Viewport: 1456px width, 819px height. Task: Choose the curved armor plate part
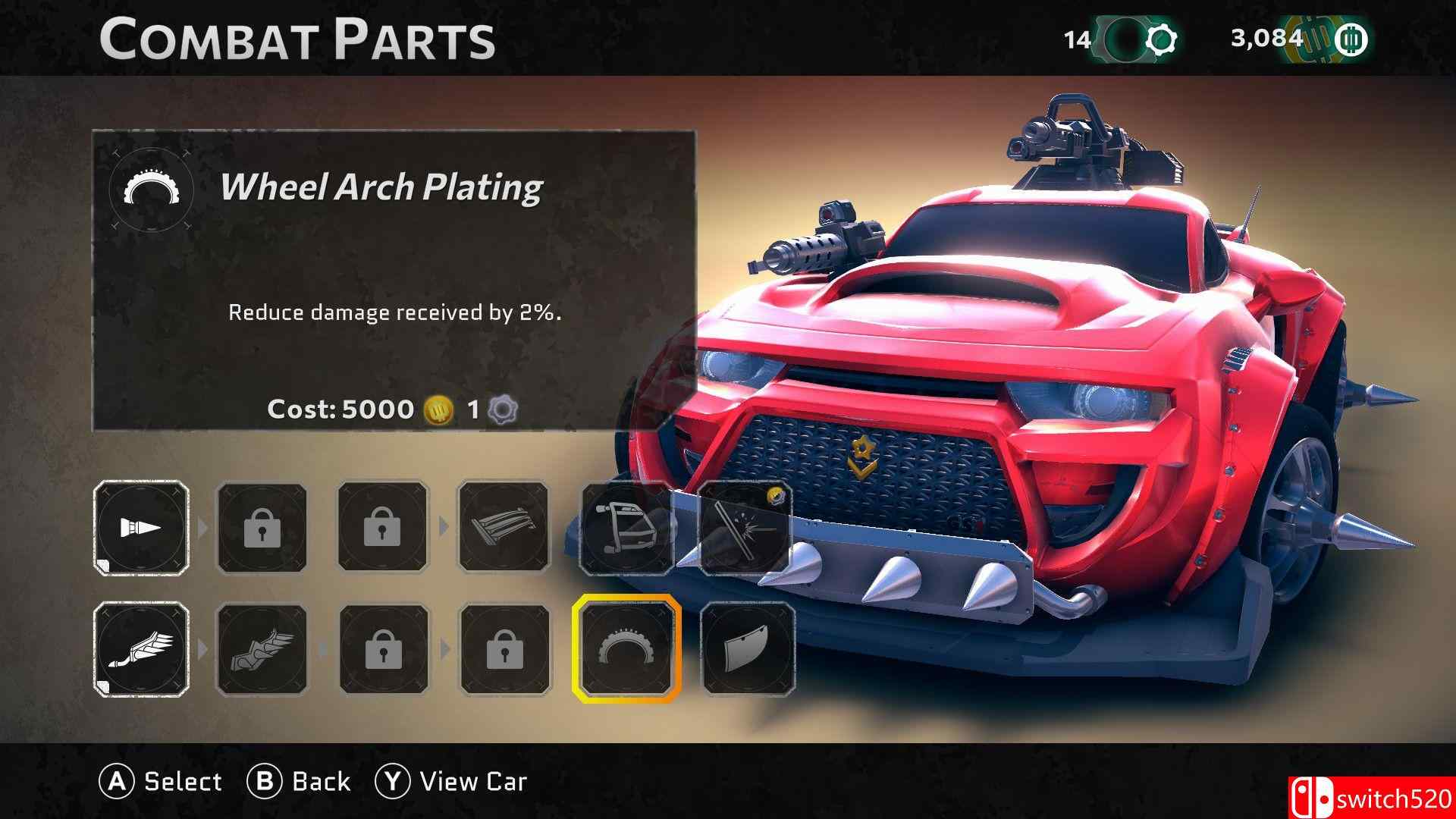click(x=748, y=649)
